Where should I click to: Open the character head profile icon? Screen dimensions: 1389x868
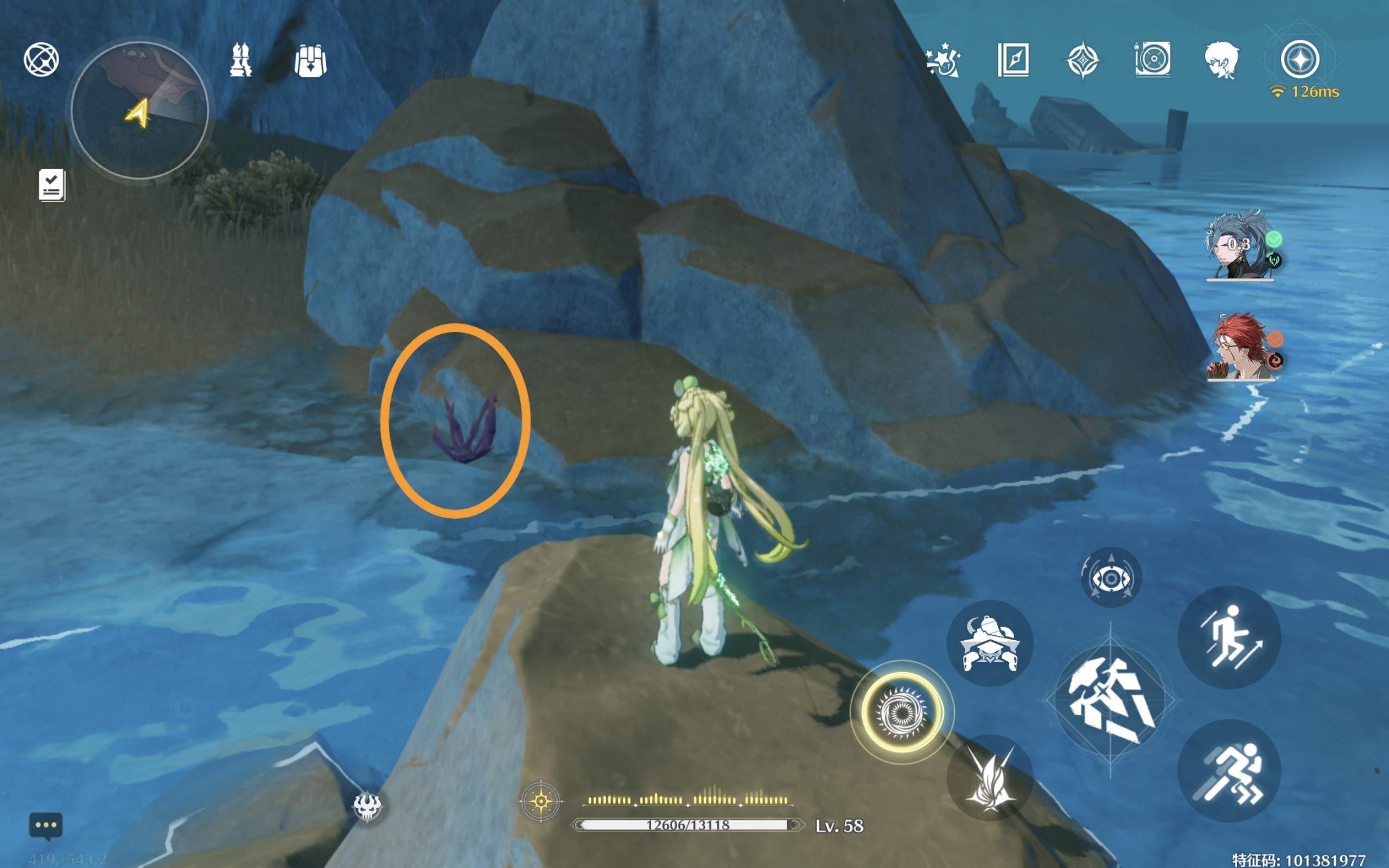coord(1221,60)
